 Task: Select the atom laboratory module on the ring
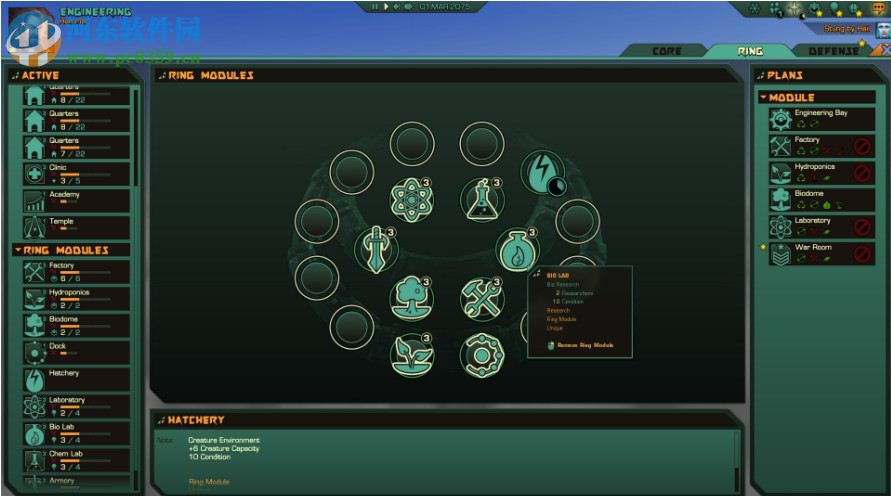point(411,198)
